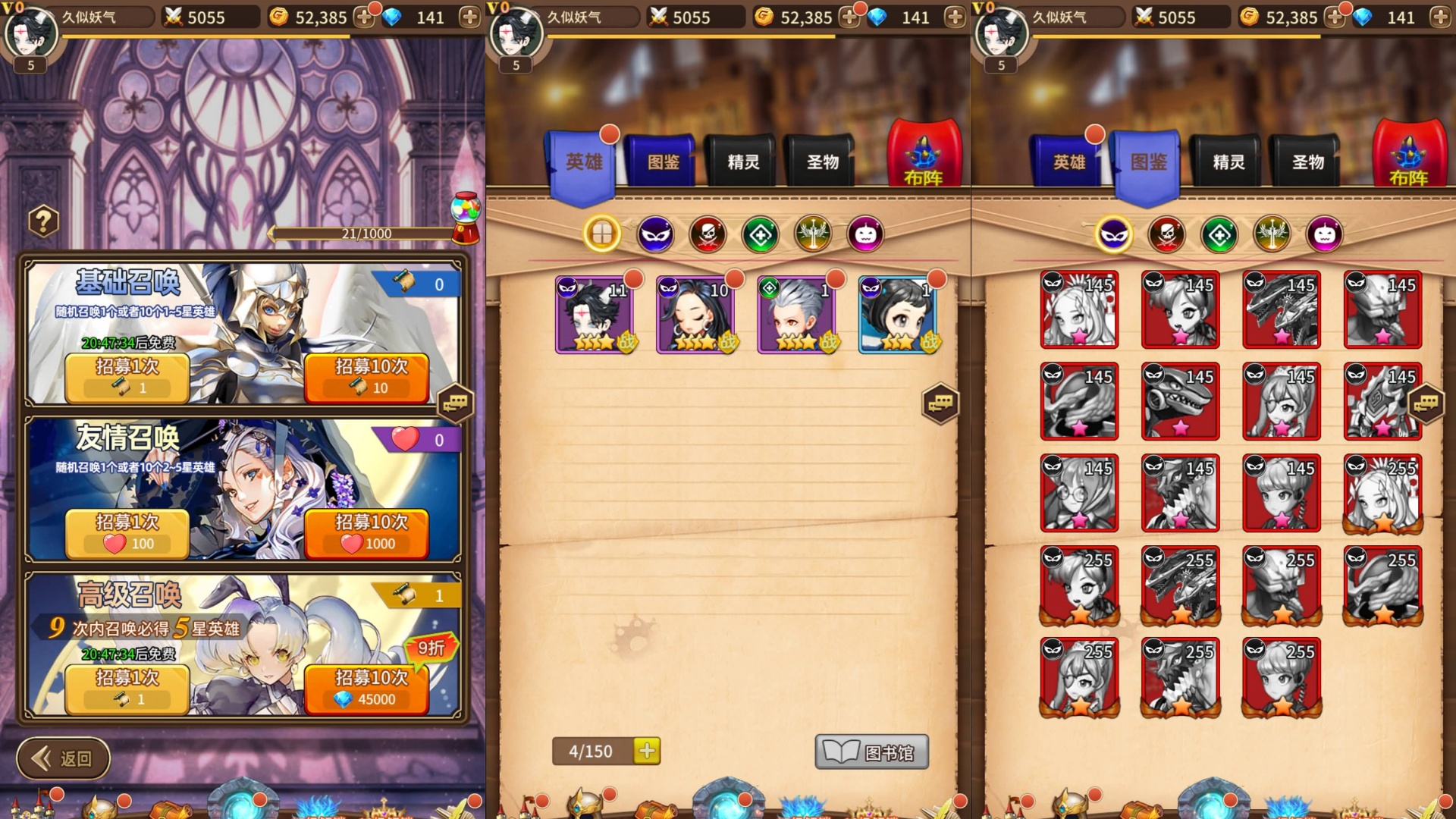Select the level 11 hero portrait
Screen dimensions: 1456x819
point(595,315)
